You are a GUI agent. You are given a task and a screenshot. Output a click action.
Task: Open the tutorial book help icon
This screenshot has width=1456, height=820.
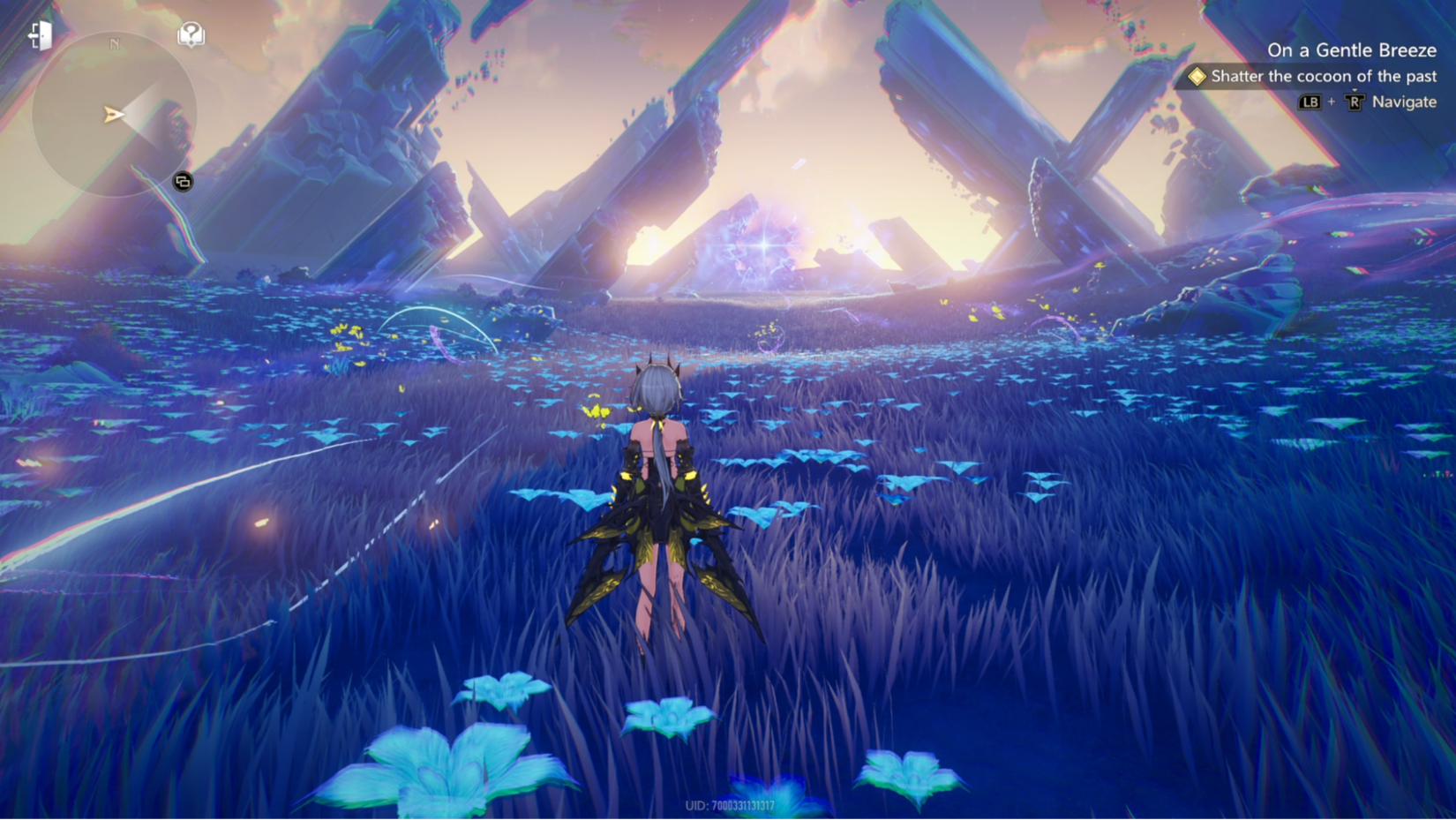coord(190,34)
